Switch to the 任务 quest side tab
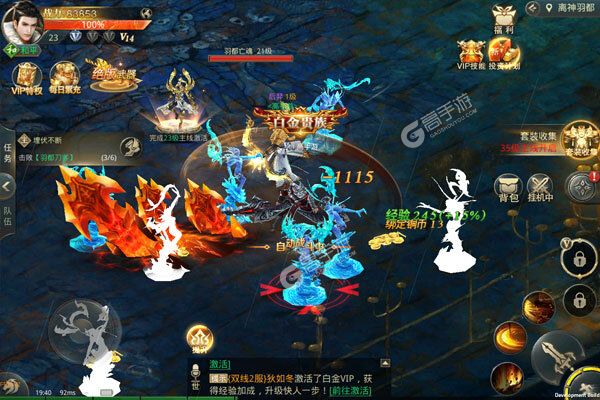This screenshot has height=400, width=600. pos(7,150)
